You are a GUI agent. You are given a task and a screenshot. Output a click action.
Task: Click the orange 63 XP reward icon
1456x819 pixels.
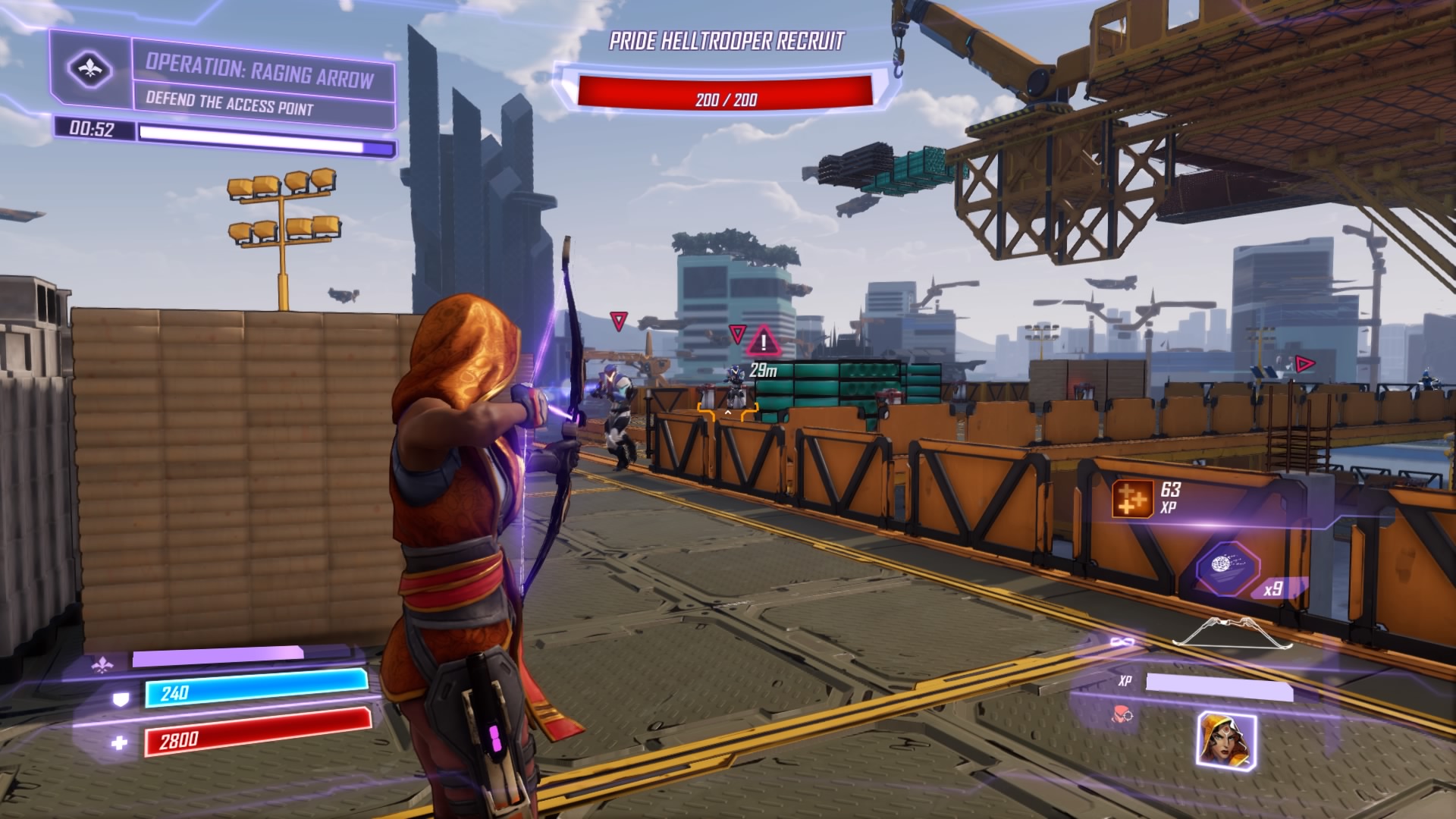click(1133, 499)
